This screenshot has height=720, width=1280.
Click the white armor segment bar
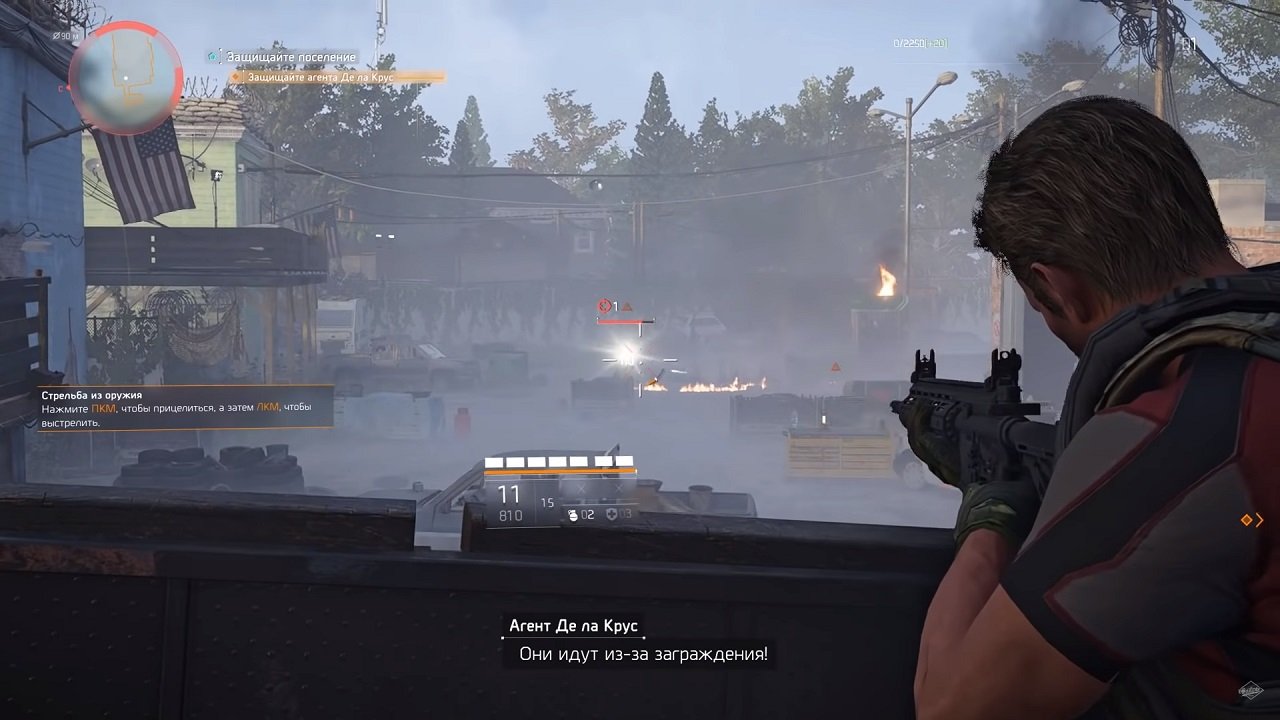click(558, 462)
